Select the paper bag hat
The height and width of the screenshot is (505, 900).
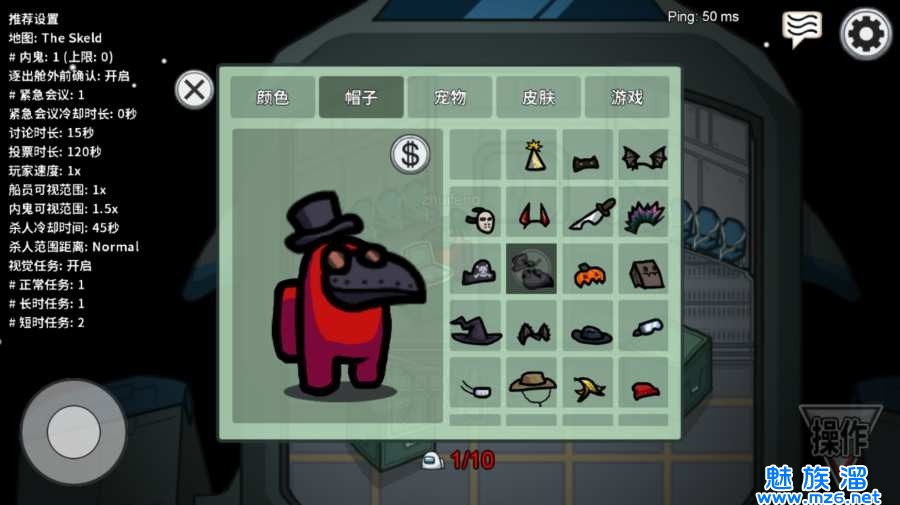(x=643, y=271)
